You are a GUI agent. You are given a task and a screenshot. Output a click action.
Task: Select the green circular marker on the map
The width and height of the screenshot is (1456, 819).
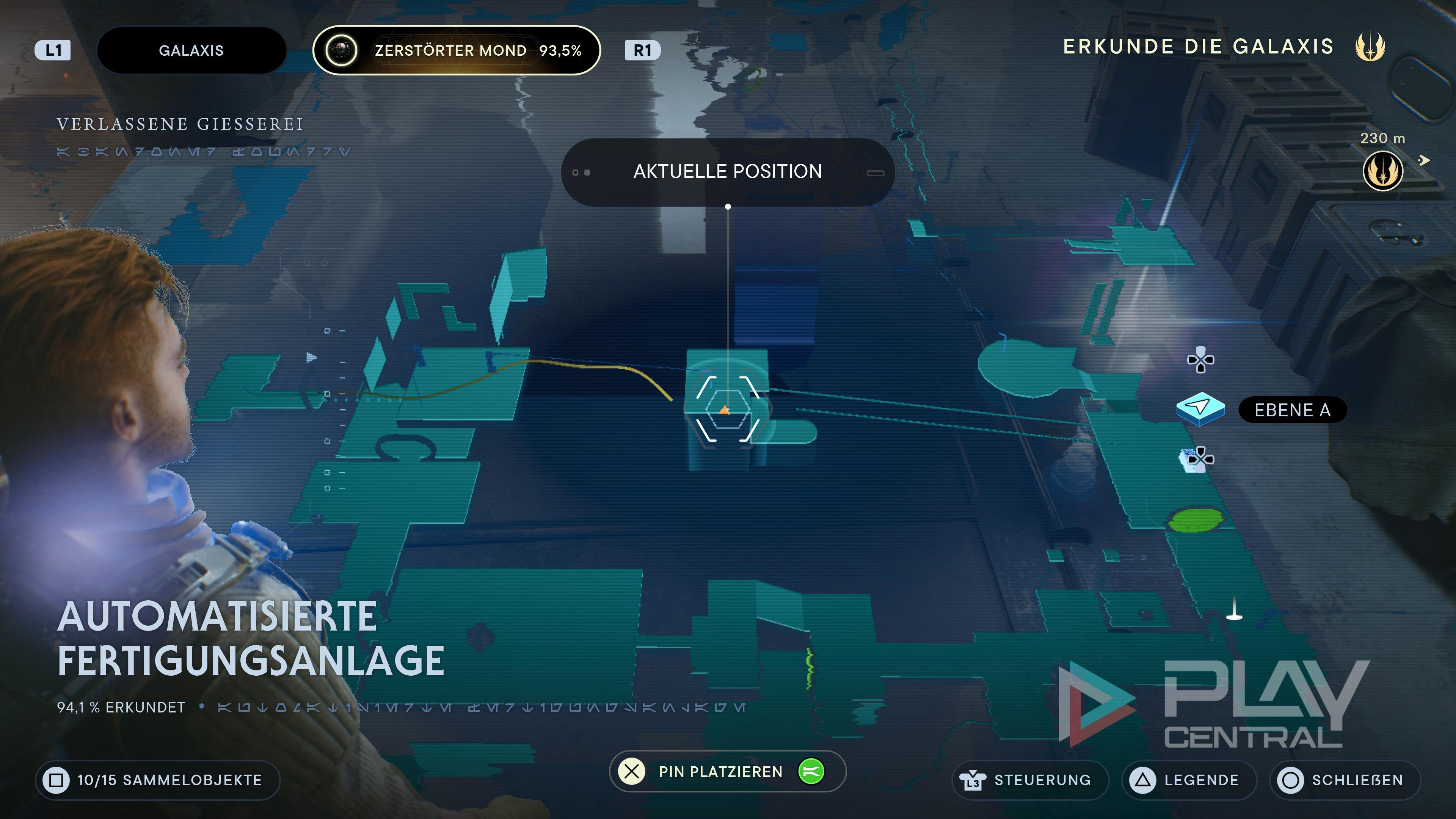1196,520
